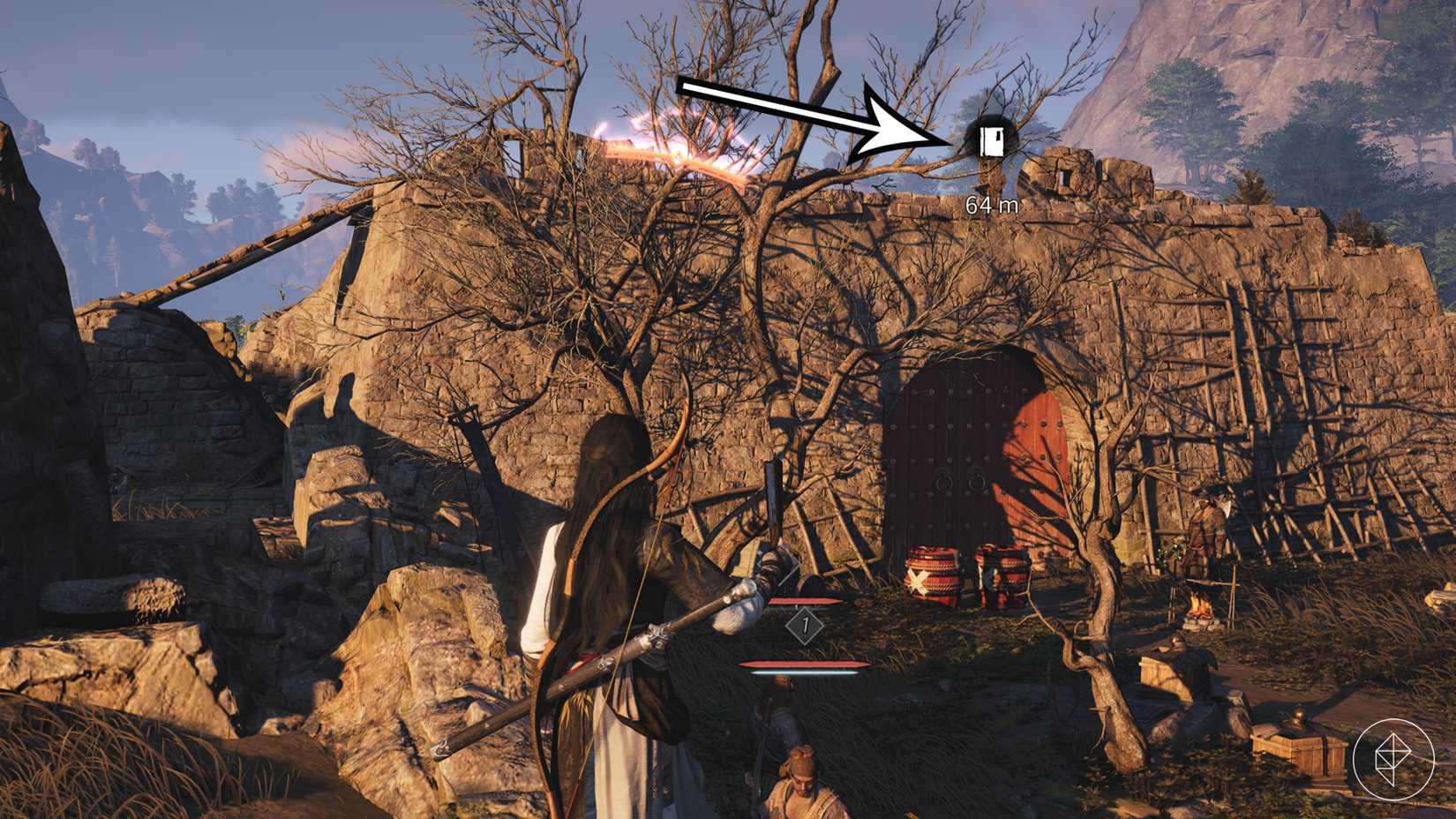Select the book objective marker icon

pyautogui.click(x=992, y=139)
